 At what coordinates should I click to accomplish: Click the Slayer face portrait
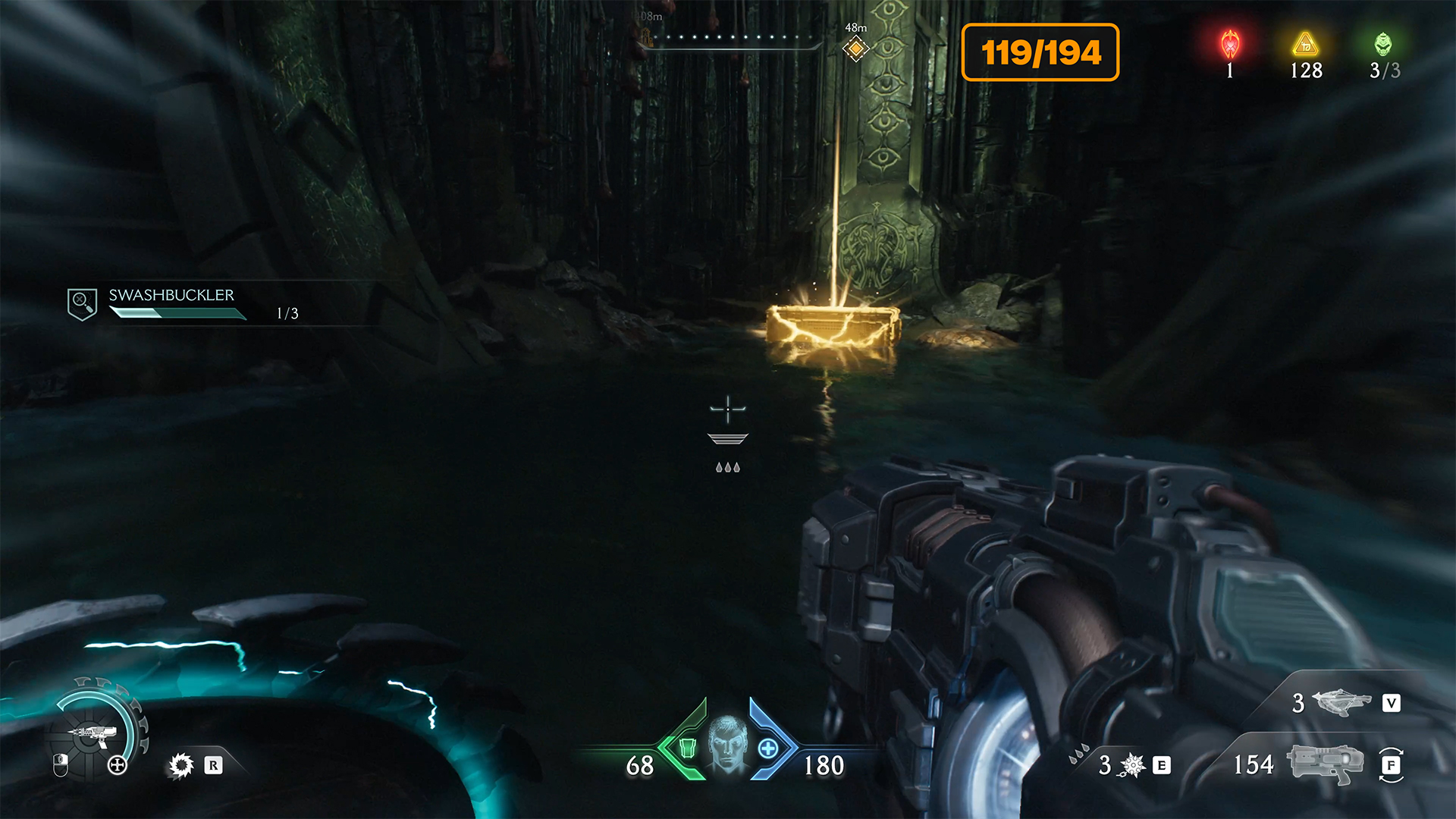(728, 744)
